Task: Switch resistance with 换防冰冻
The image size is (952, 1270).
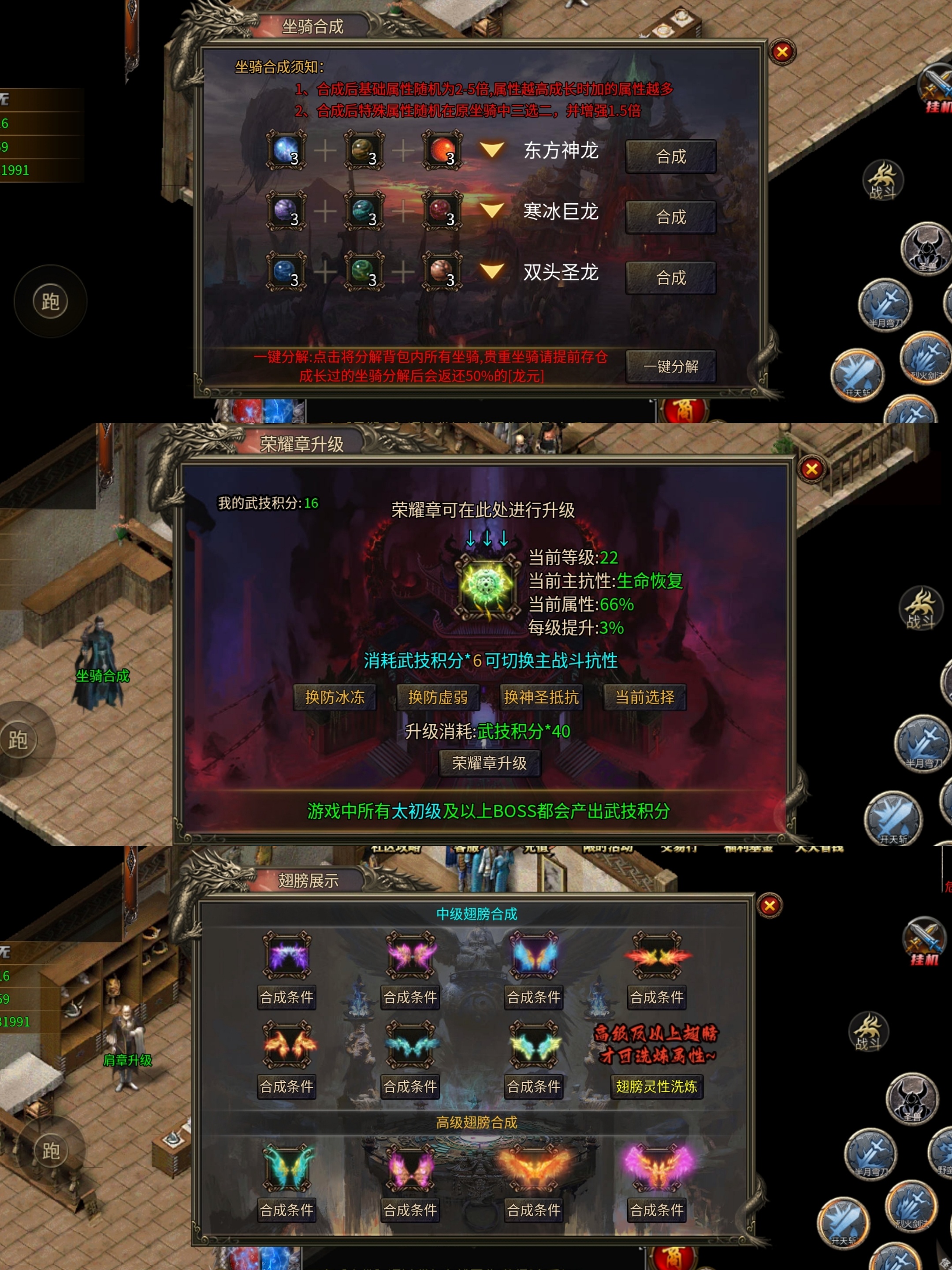Action: [x=335, y=697]
